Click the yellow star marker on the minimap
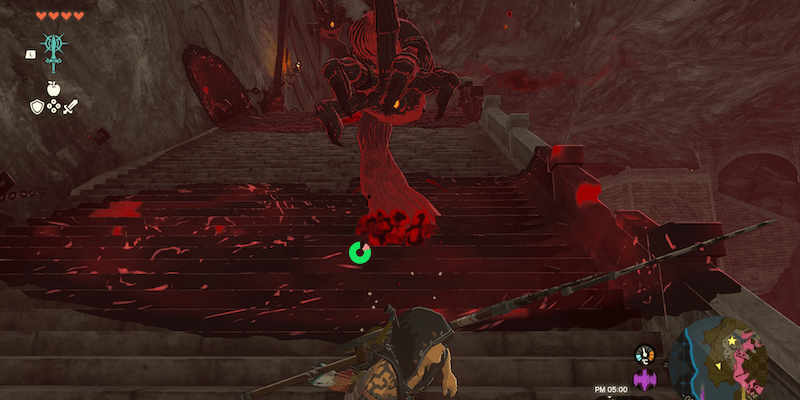Screen dimensions: 800x400 [x=733, y=342]
